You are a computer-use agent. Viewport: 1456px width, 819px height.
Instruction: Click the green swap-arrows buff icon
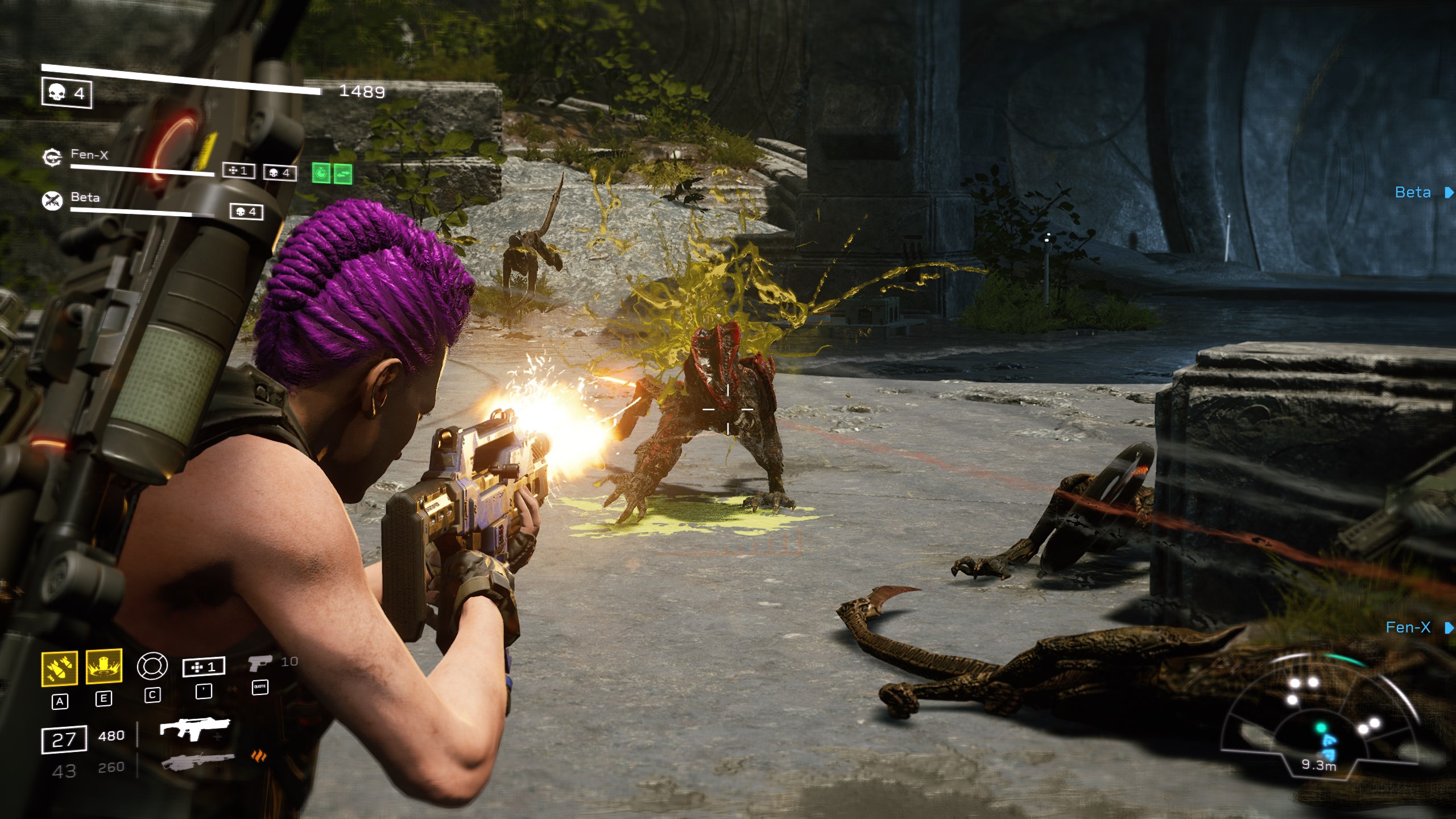[342, 173]
